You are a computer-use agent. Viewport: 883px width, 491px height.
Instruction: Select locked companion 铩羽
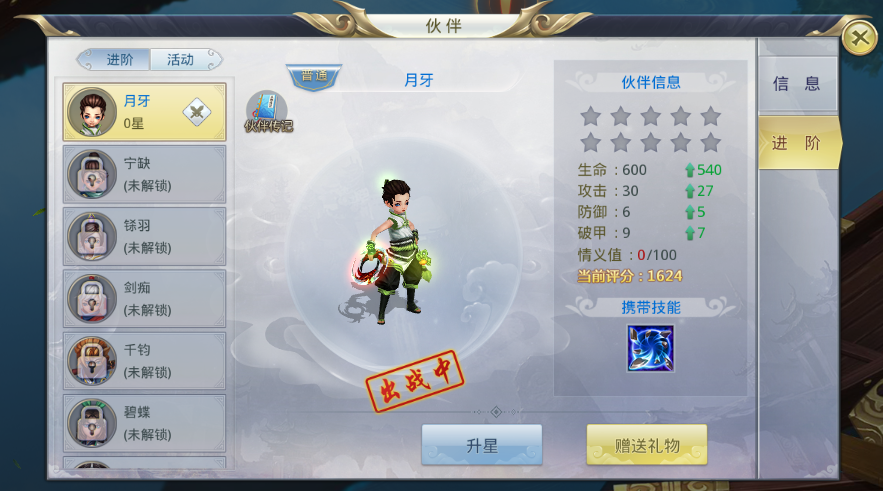tap(144, 237)
